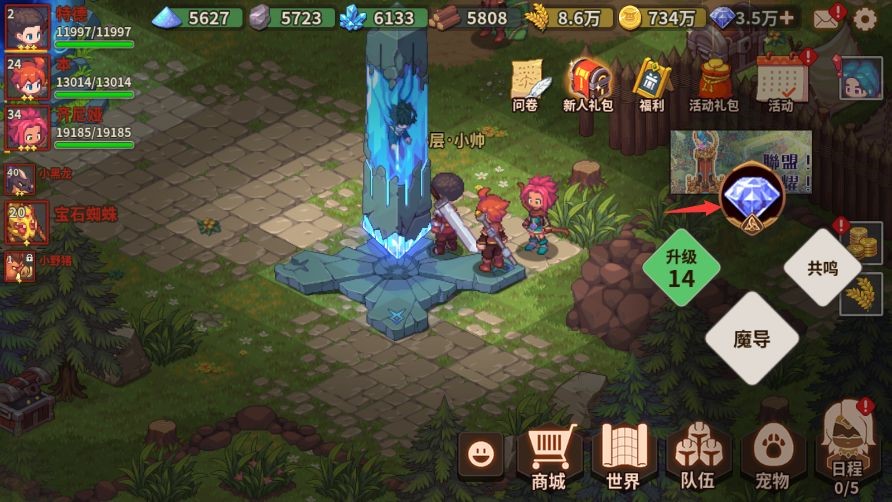Open the settings gear

pos(867,18)
